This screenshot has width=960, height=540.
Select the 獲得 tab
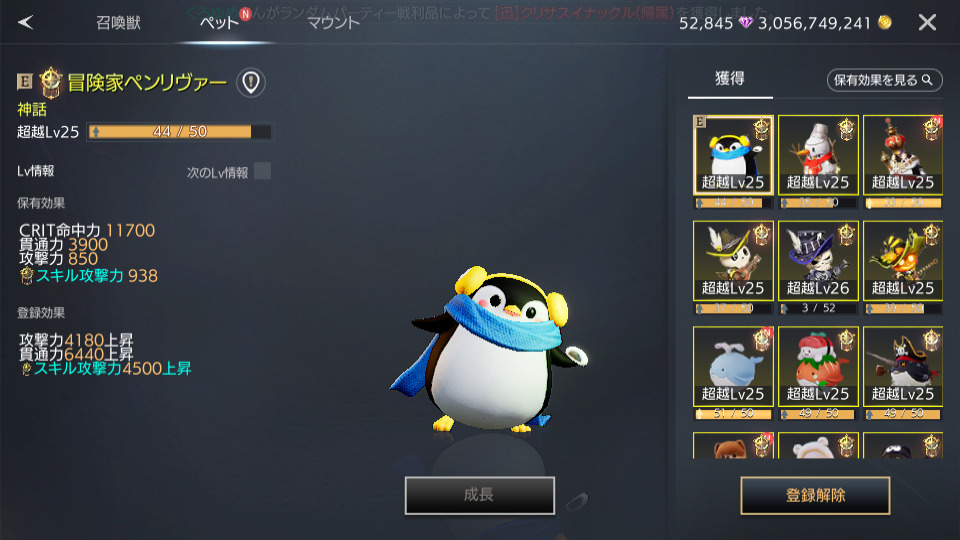click(x=730, y=79)
